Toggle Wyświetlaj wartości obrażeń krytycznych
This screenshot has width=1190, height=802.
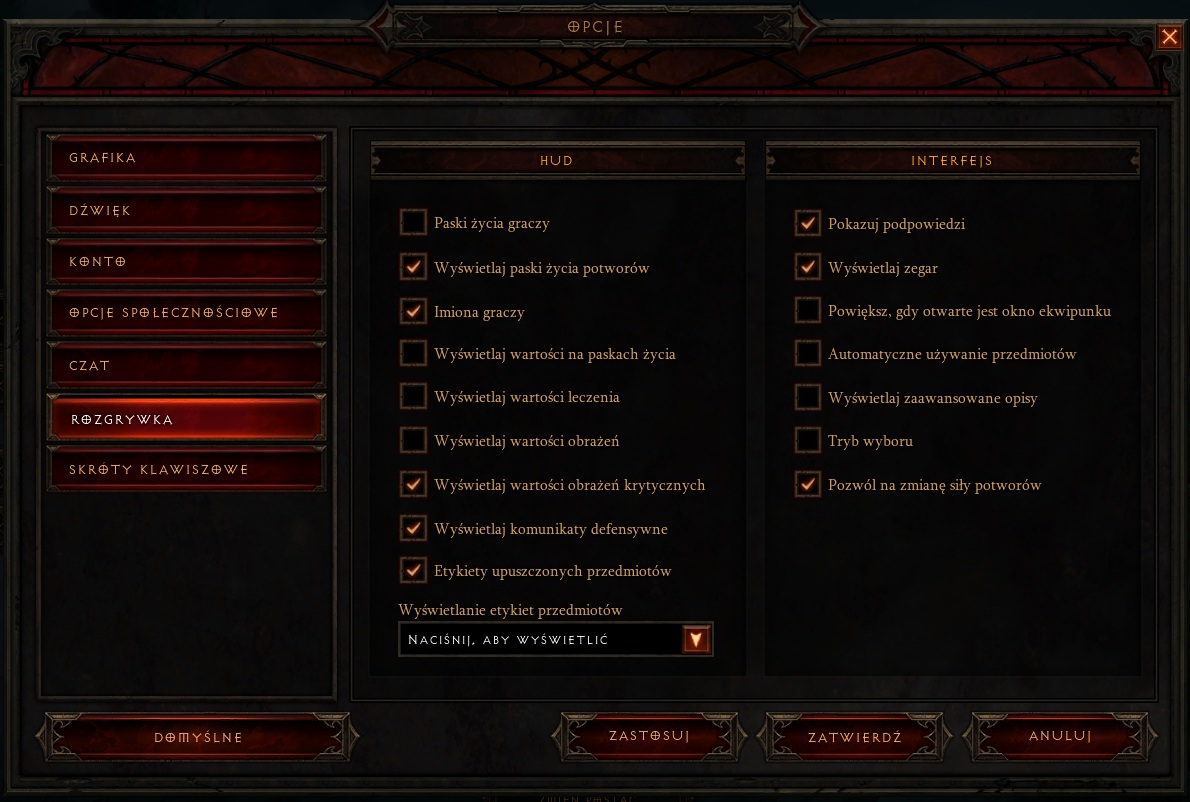[413, 484]
